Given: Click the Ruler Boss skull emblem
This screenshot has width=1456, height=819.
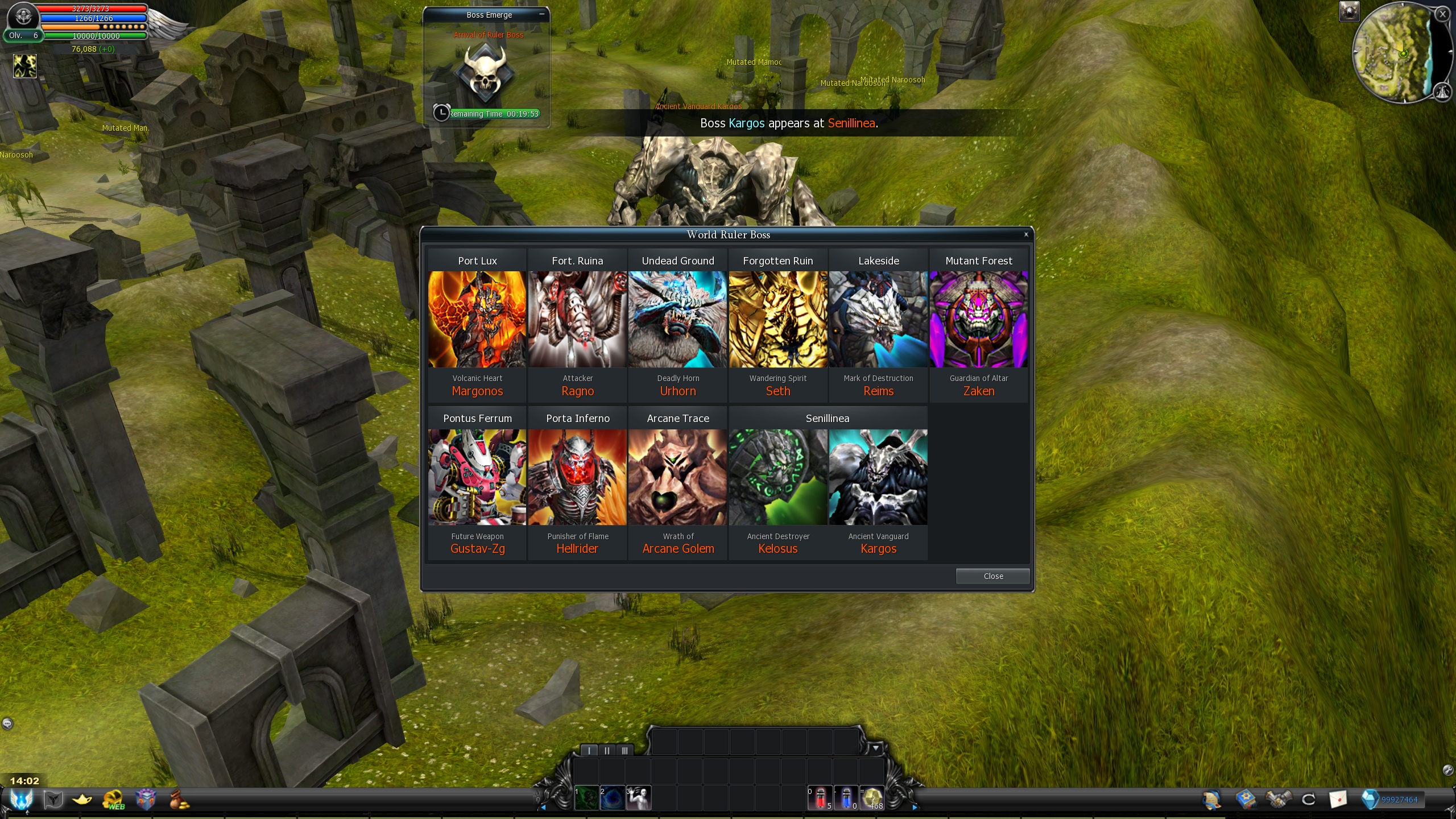Looking at the screenshot, I should click(x=485, y=73).
